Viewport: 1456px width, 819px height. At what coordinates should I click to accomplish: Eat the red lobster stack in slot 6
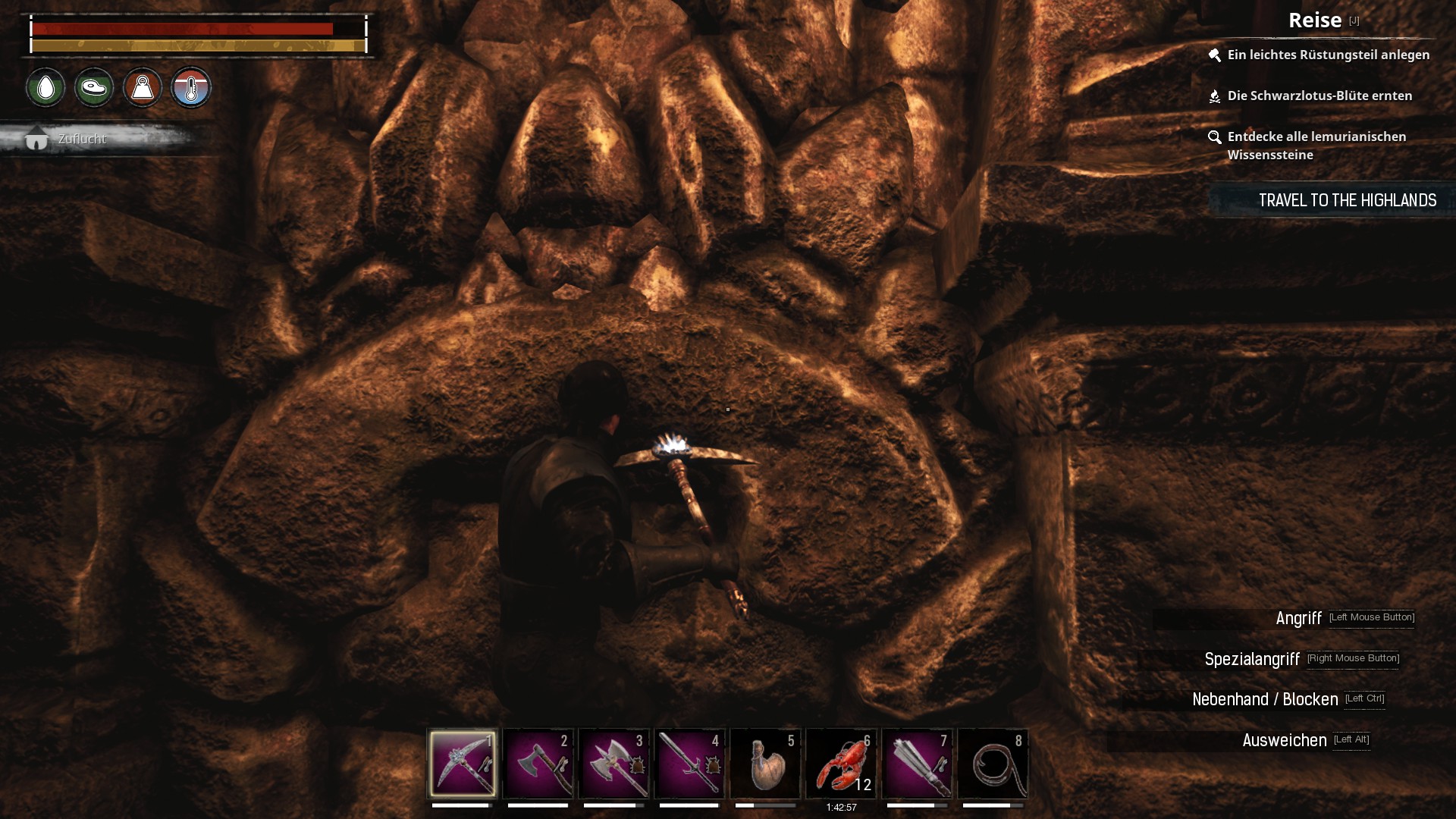pos(842,763)
